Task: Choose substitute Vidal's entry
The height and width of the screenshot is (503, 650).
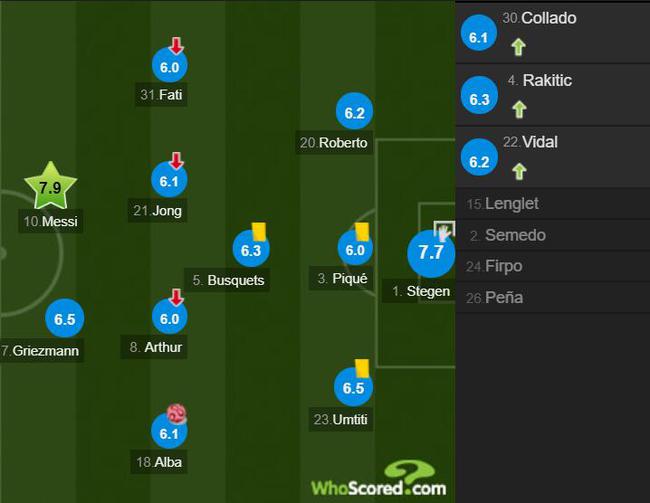Action: (x=552, y=156)
